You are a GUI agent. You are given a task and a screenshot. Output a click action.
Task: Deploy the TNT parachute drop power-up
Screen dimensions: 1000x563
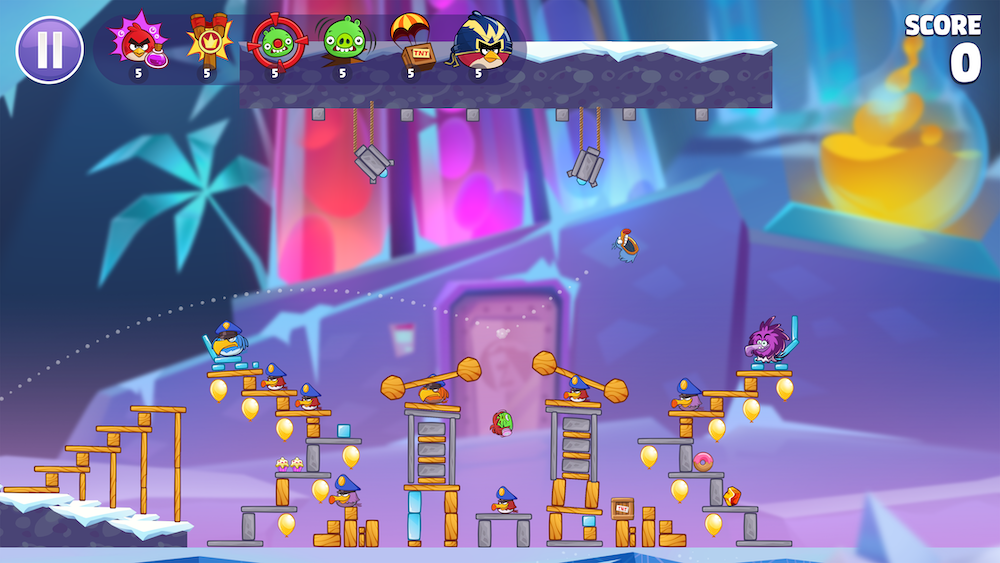click(x=410, y=42)
